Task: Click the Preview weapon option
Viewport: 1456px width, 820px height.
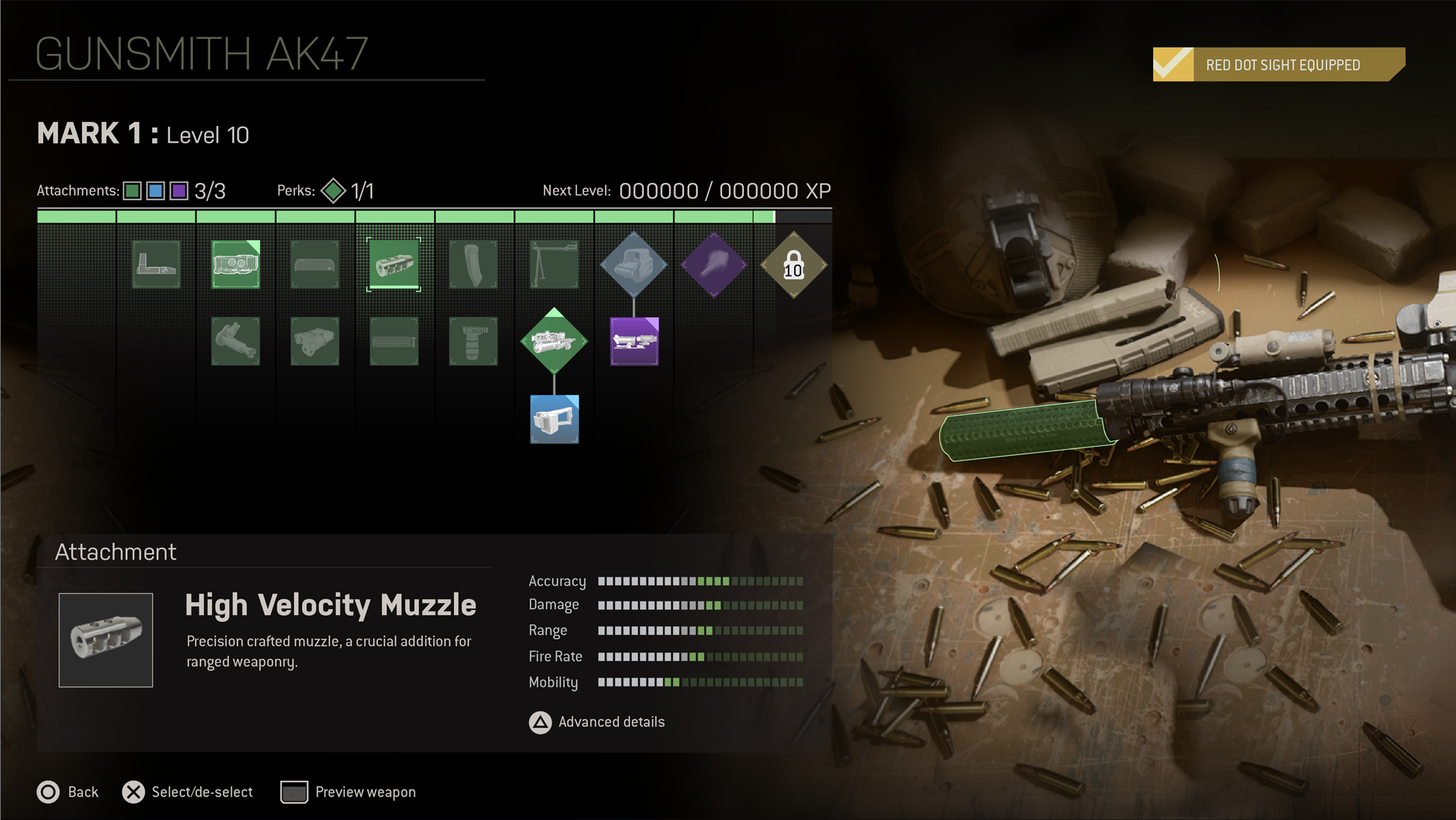Action: [x=348, y=792]
